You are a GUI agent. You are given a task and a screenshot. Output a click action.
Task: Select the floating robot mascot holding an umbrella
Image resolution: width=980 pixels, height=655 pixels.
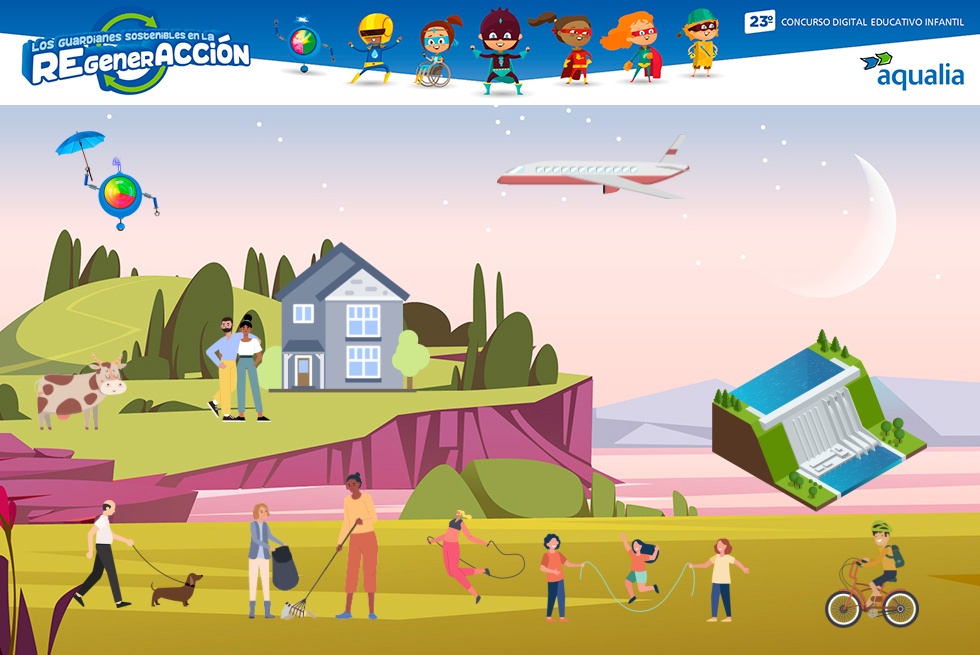pyautogui.click(x=118, y=187)
